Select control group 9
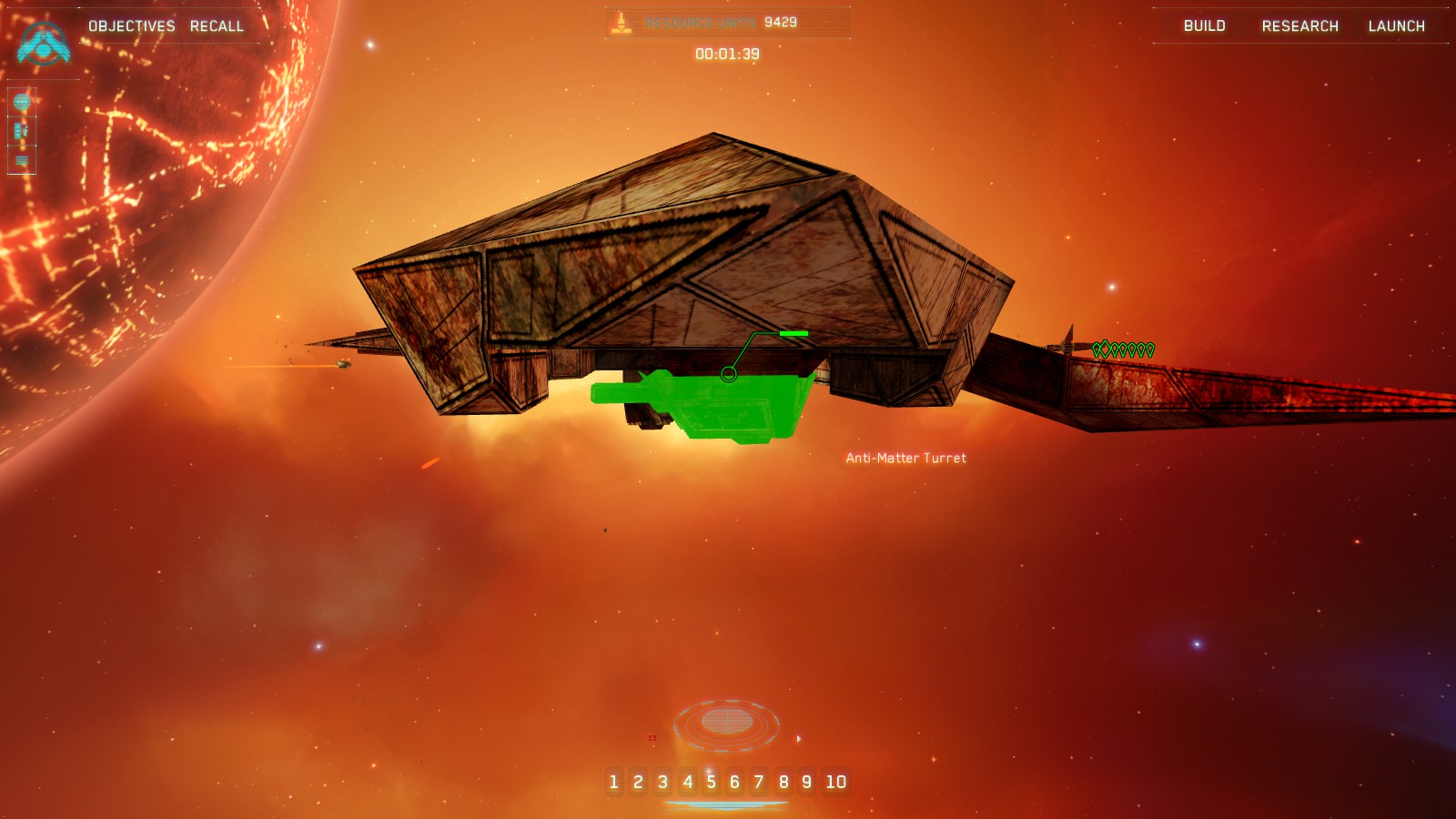Viewport: 1456px width, 819px height. coord(806,782)
